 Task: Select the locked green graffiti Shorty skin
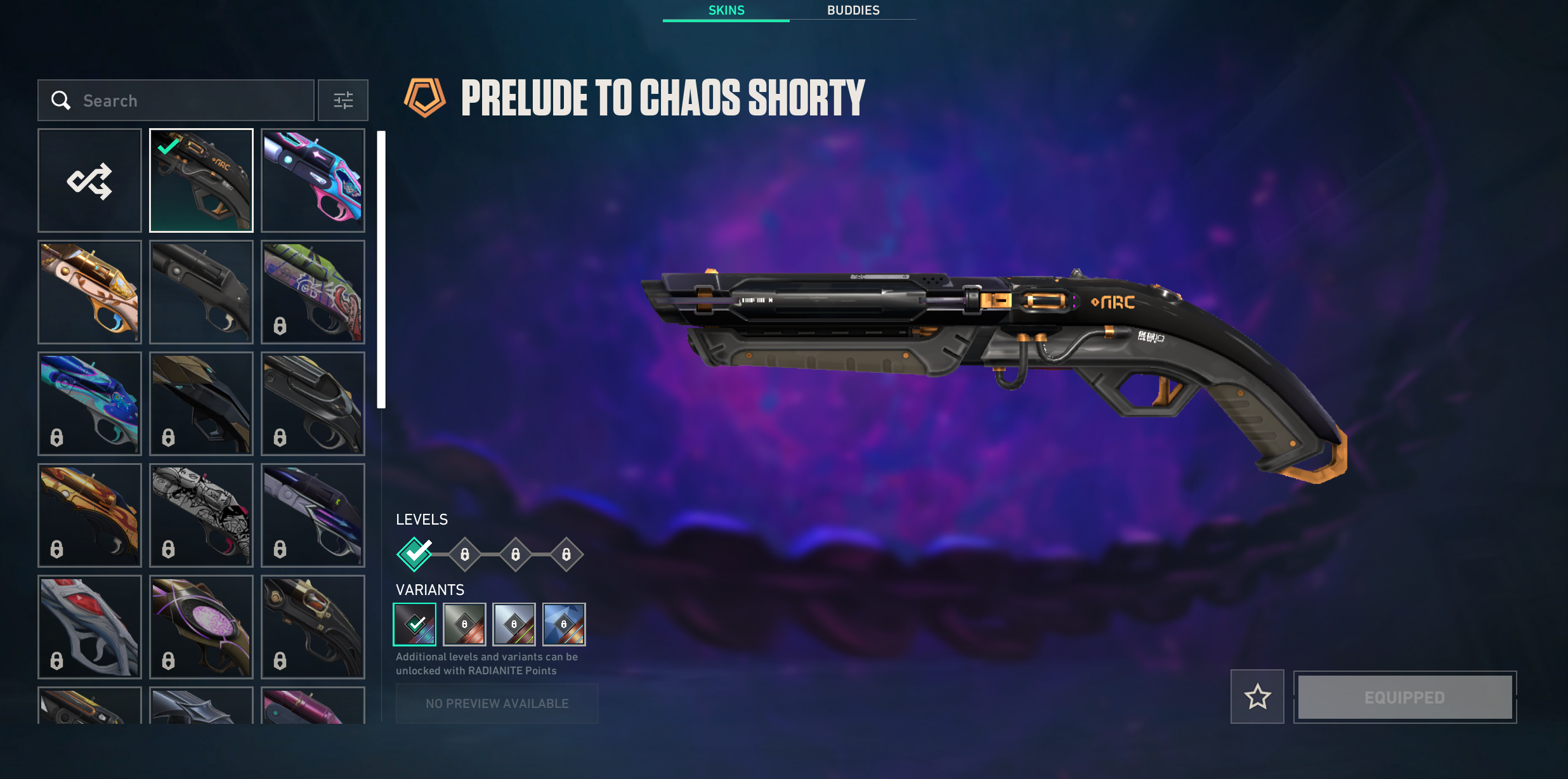(313, 292)
